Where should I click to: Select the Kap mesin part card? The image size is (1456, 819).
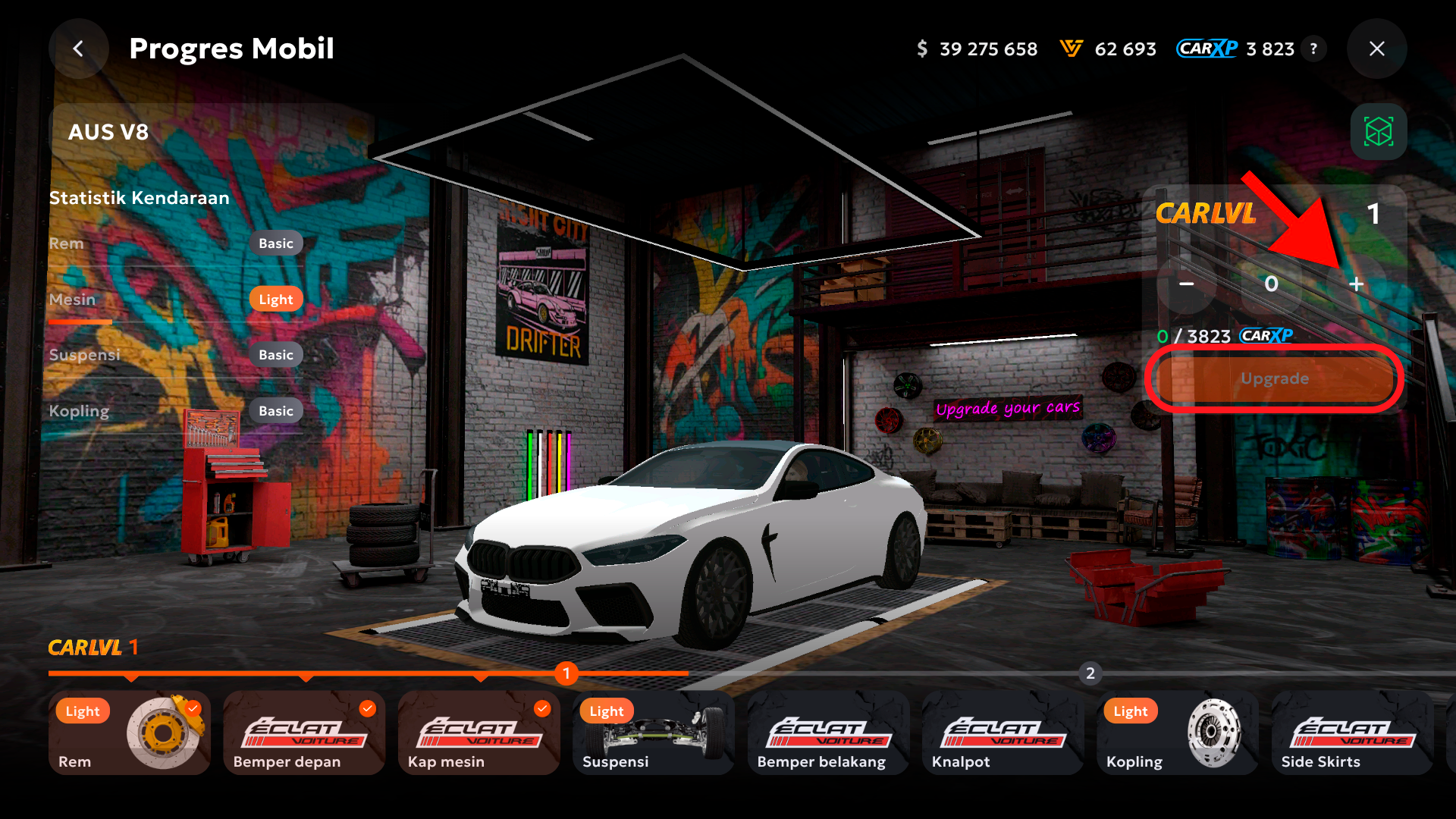479,733
